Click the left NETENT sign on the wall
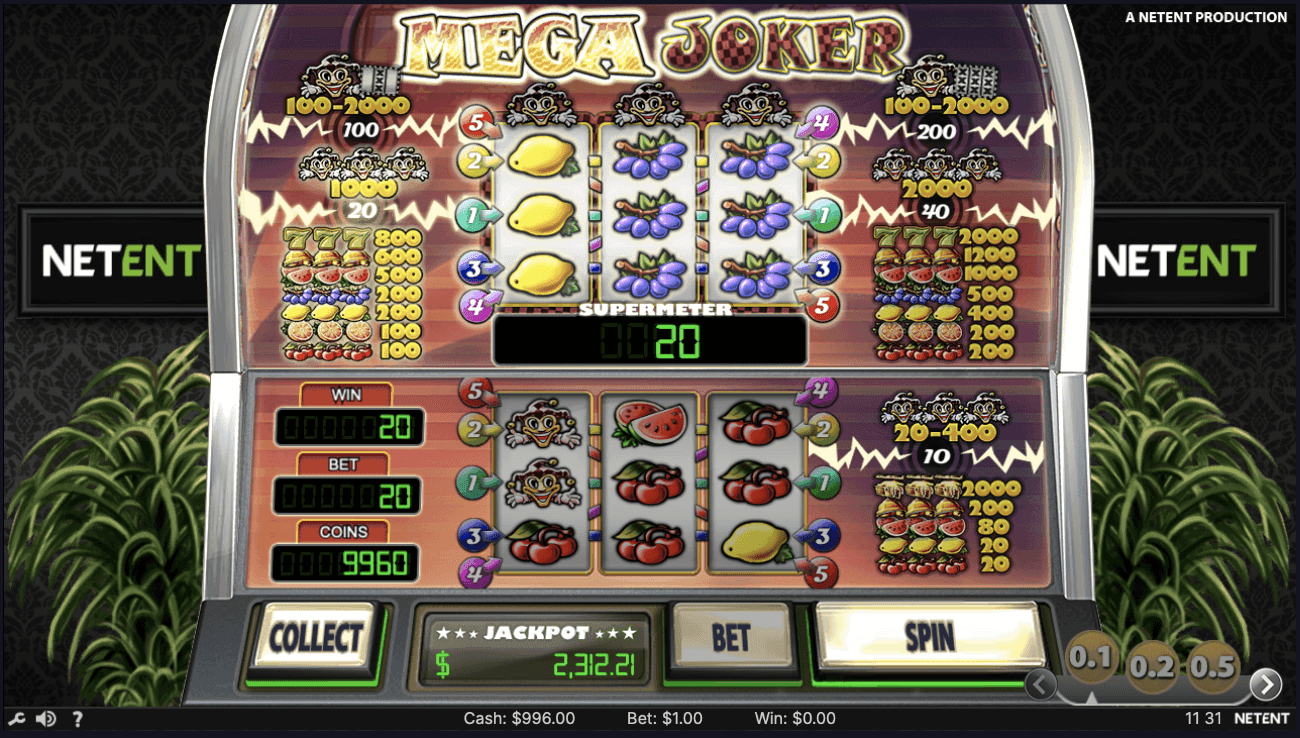 [120, 260]
